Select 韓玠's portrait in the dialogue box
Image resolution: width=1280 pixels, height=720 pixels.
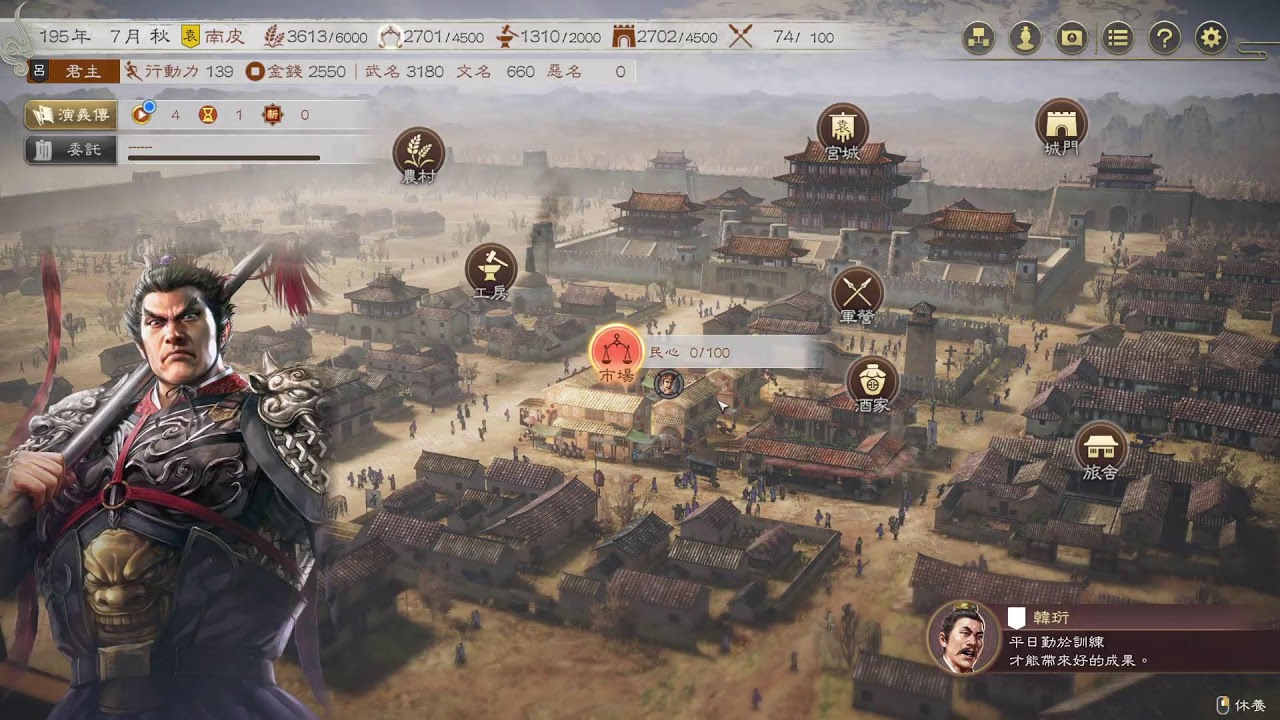point(964,637)
